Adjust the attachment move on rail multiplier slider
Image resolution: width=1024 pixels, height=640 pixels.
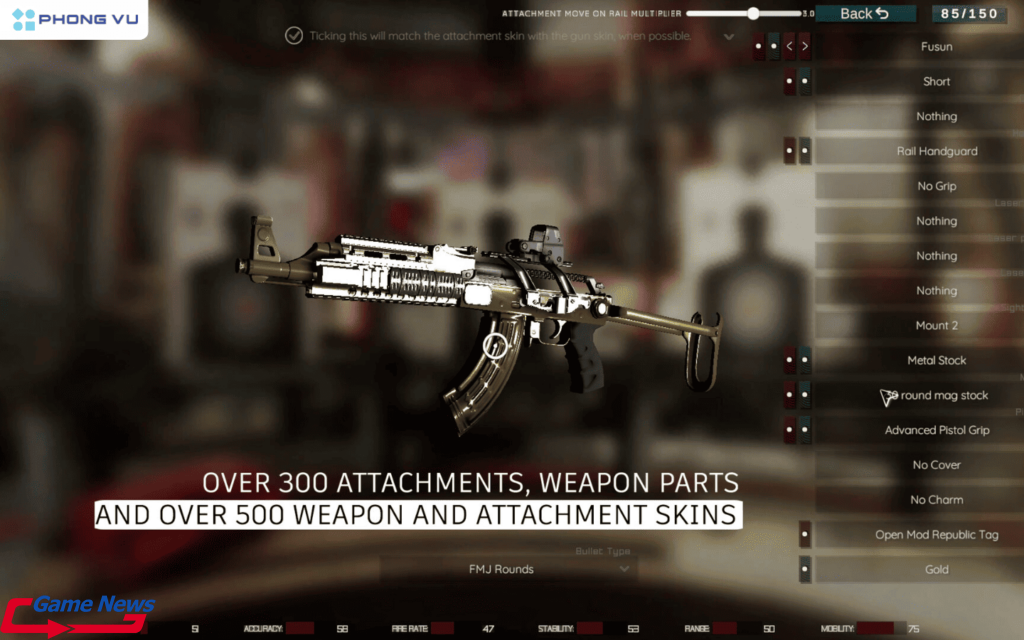[753, 14]
